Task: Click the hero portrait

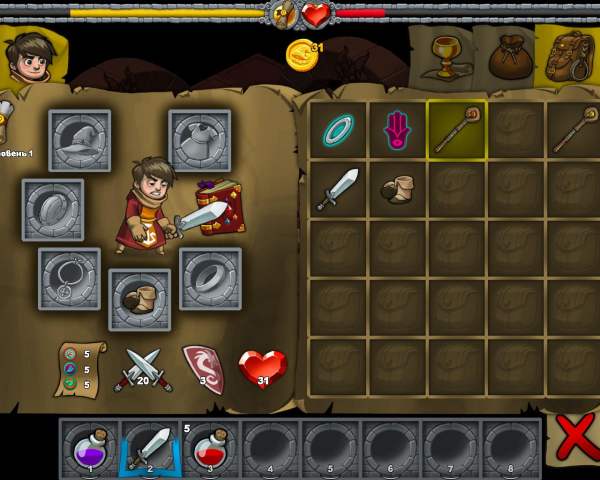Action: [x=30, y=57]
